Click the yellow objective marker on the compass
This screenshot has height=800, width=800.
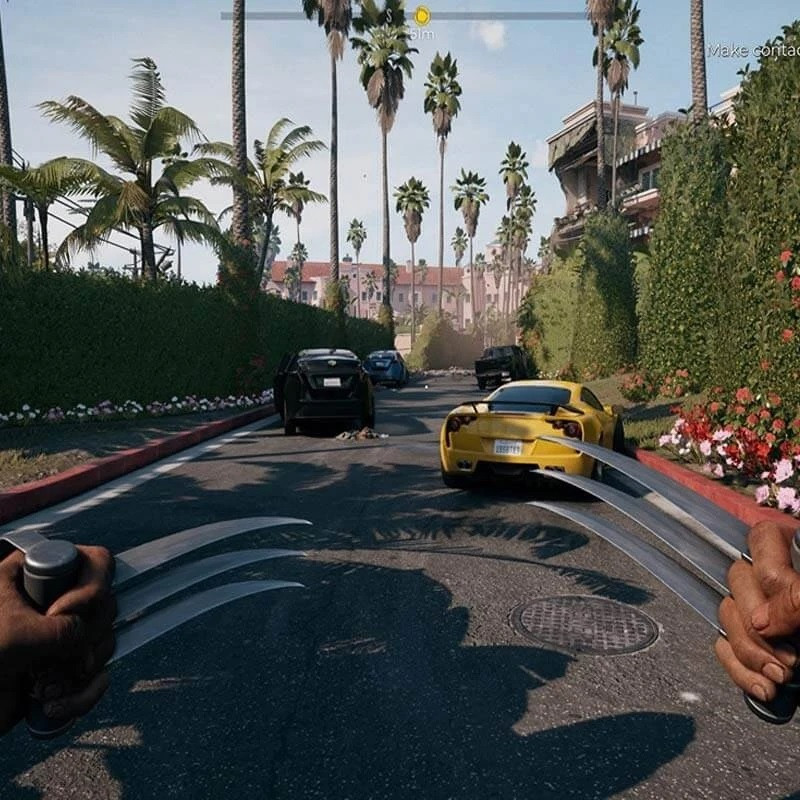[x=422, y=15]
